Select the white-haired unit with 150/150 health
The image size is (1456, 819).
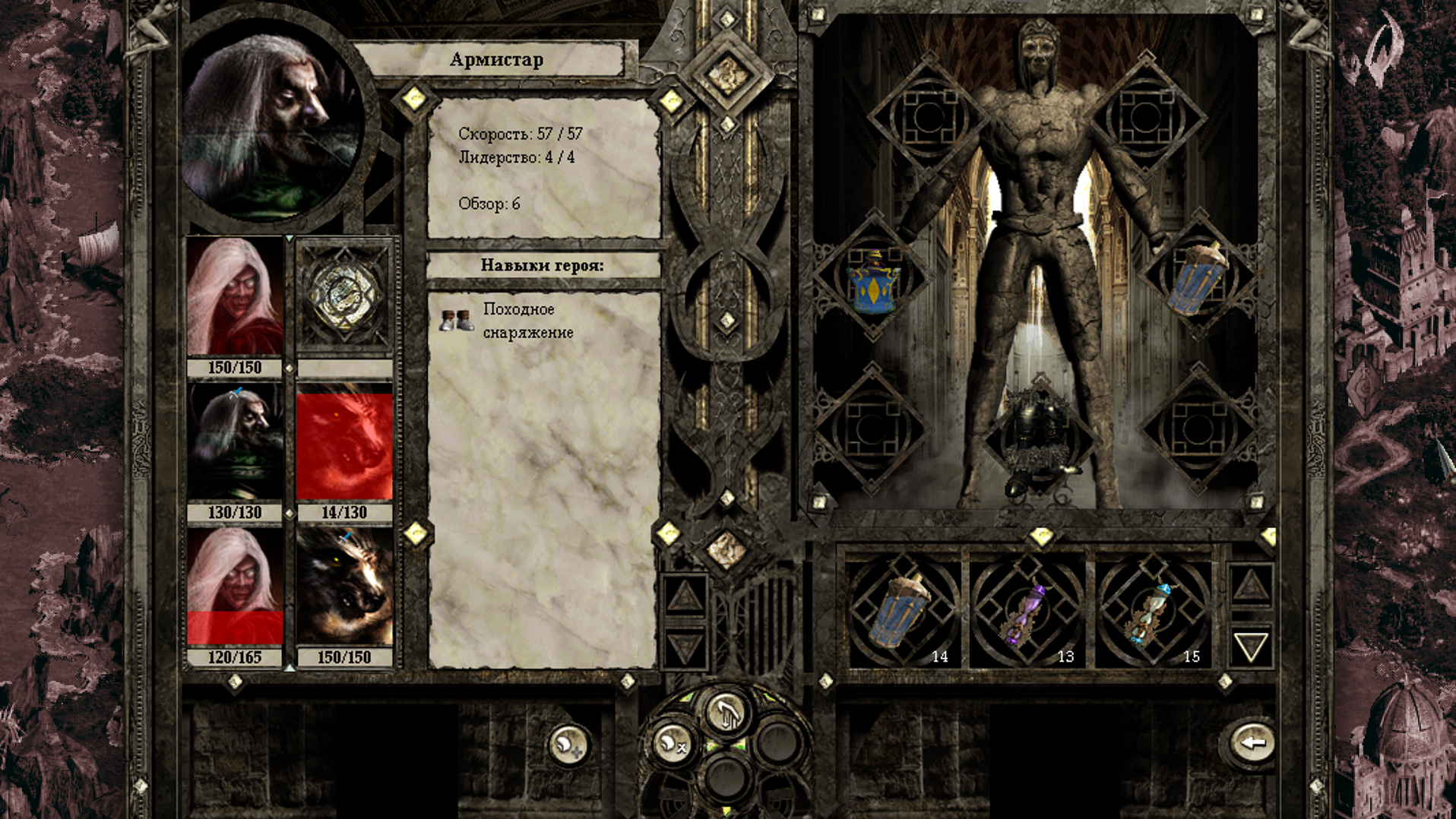pos(235,296)
